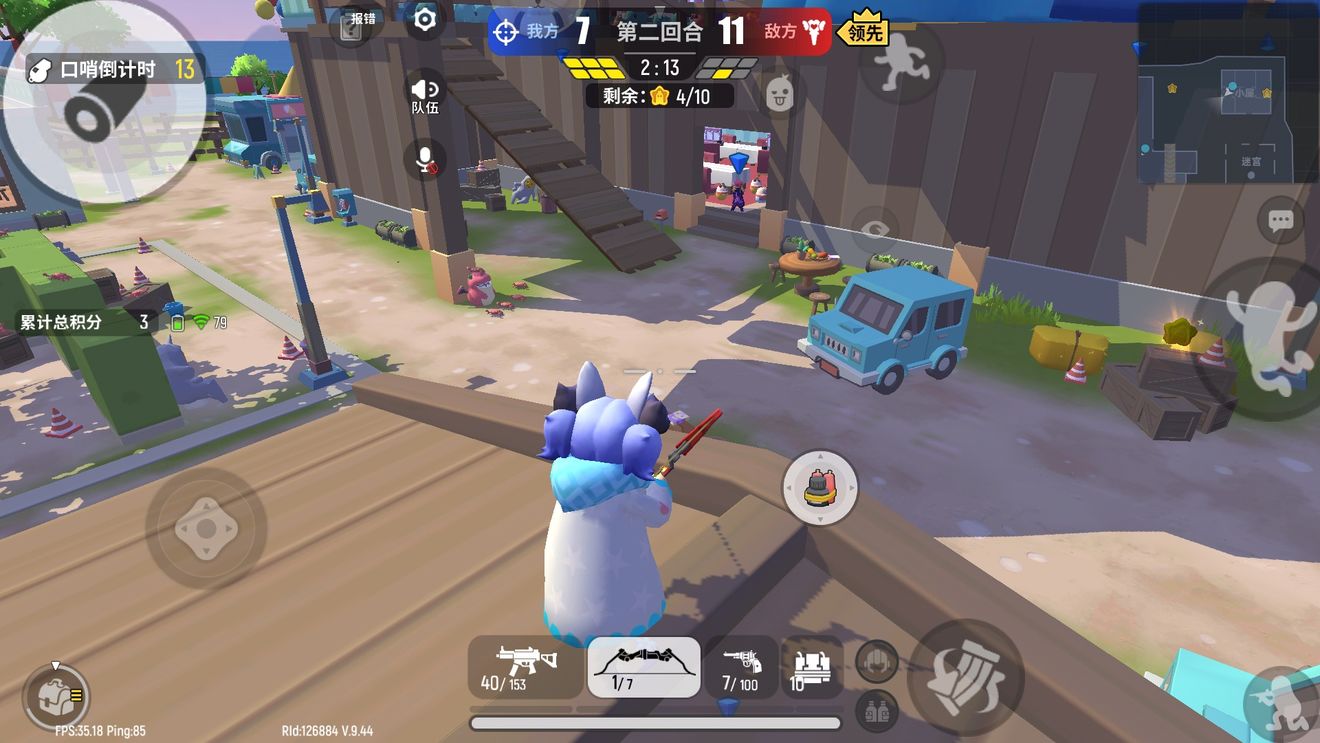Open the backpack inventory
This screenshot has height=743, width=1320.
pyautogui.click(x=56, y=696)
